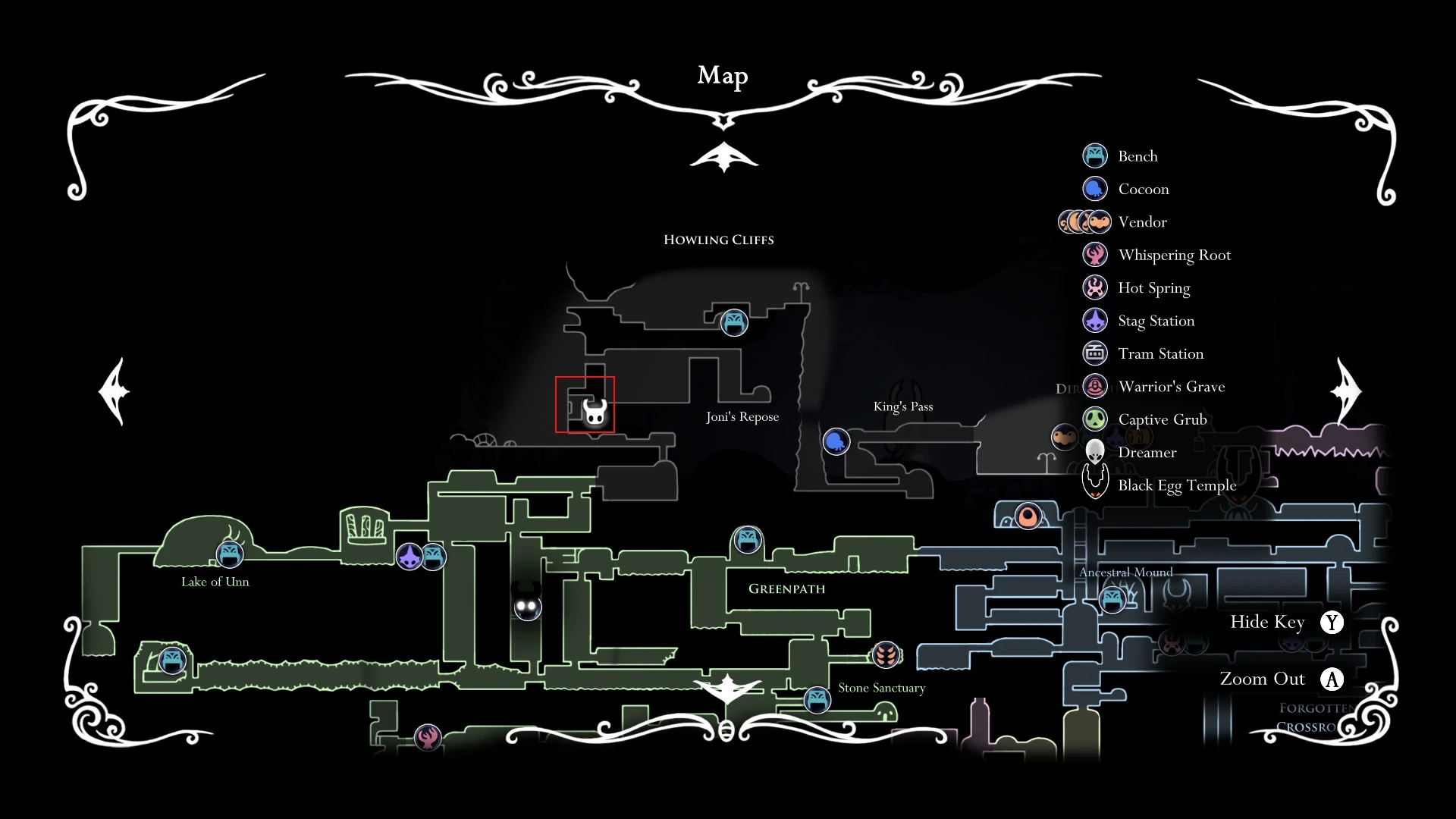This screenshot has width=1456, height=819.
Task: Select the Tram Station icon in the key
Action: pos(1095,353)
